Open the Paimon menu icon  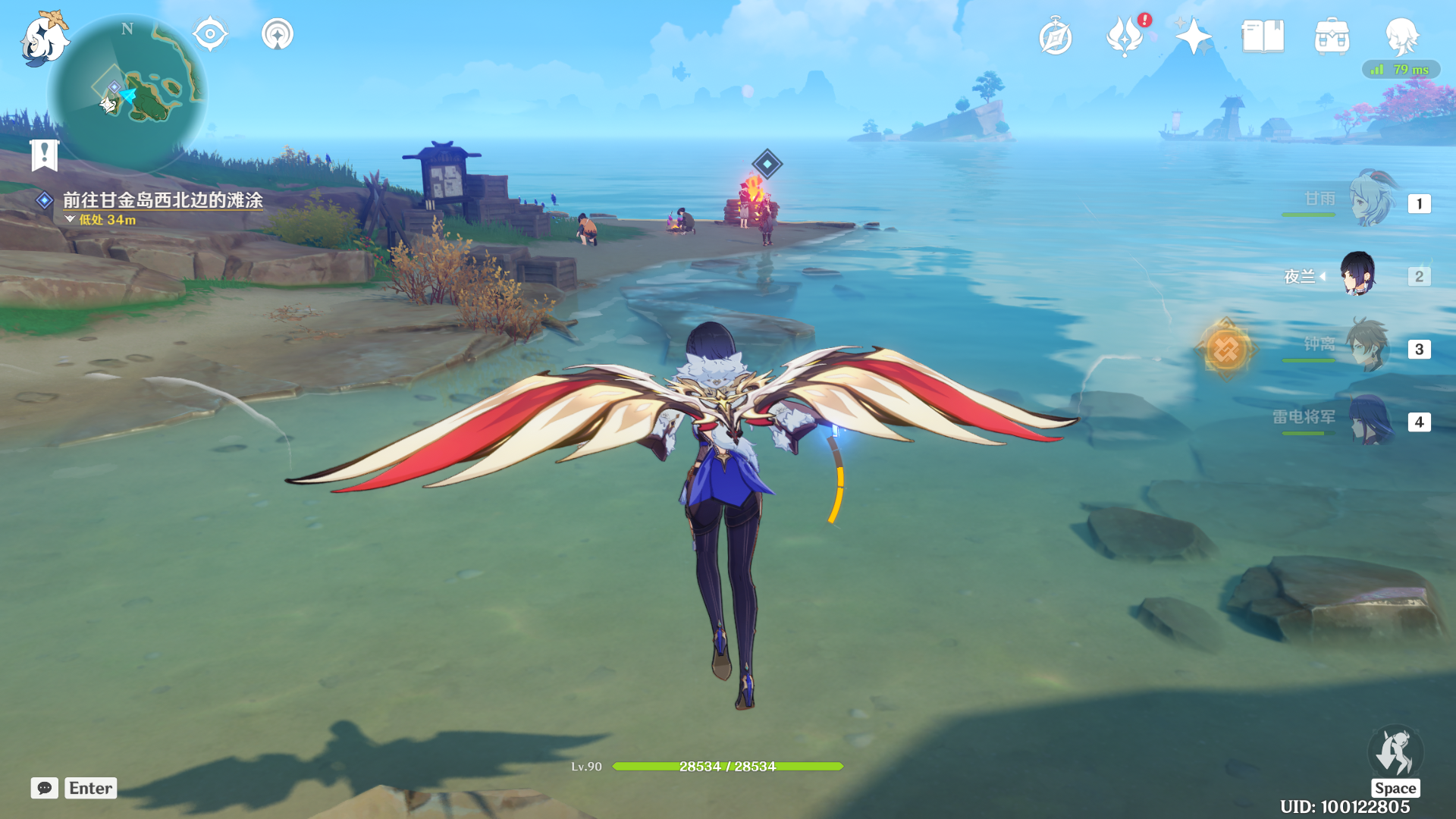tap(43, 39)
